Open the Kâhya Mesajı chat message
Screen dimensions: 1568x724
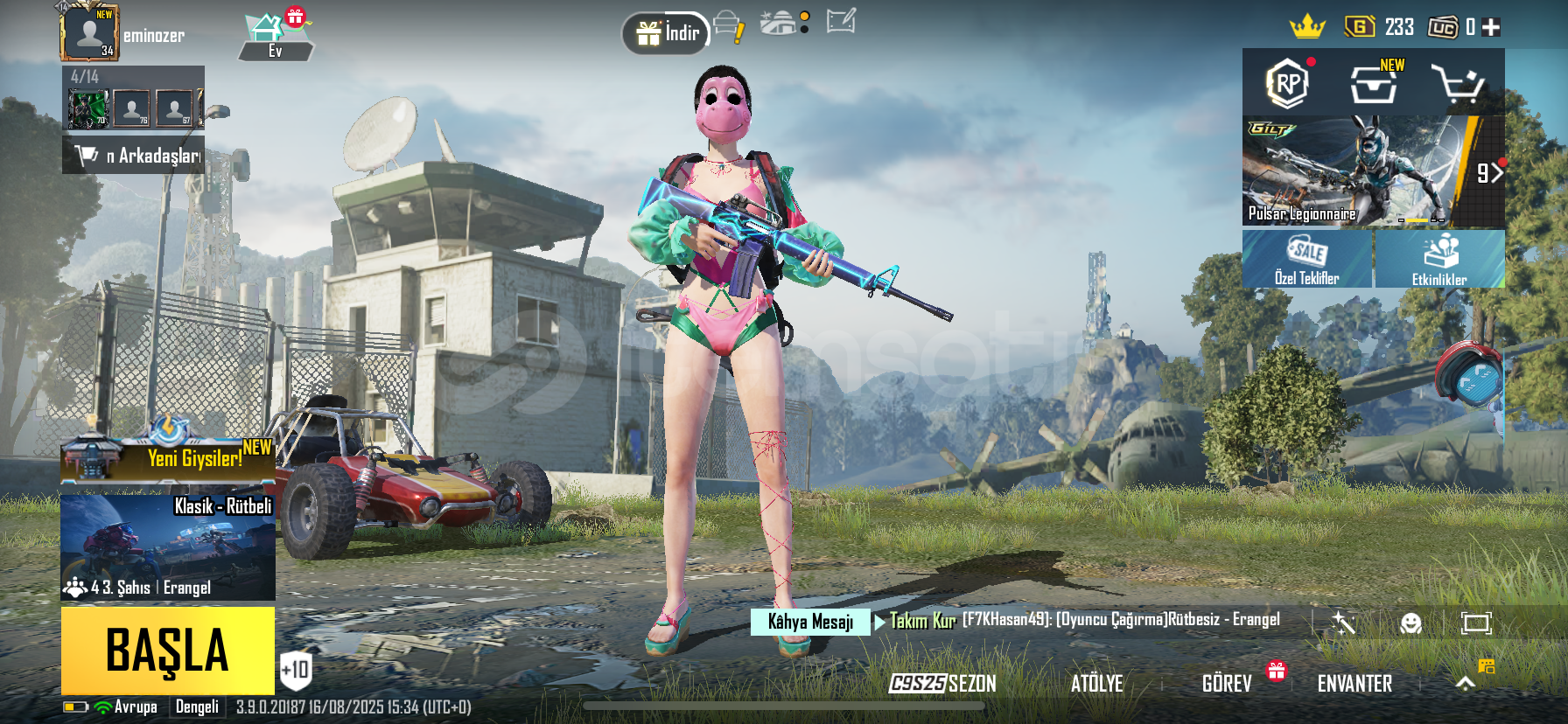(x=810, y=622)
